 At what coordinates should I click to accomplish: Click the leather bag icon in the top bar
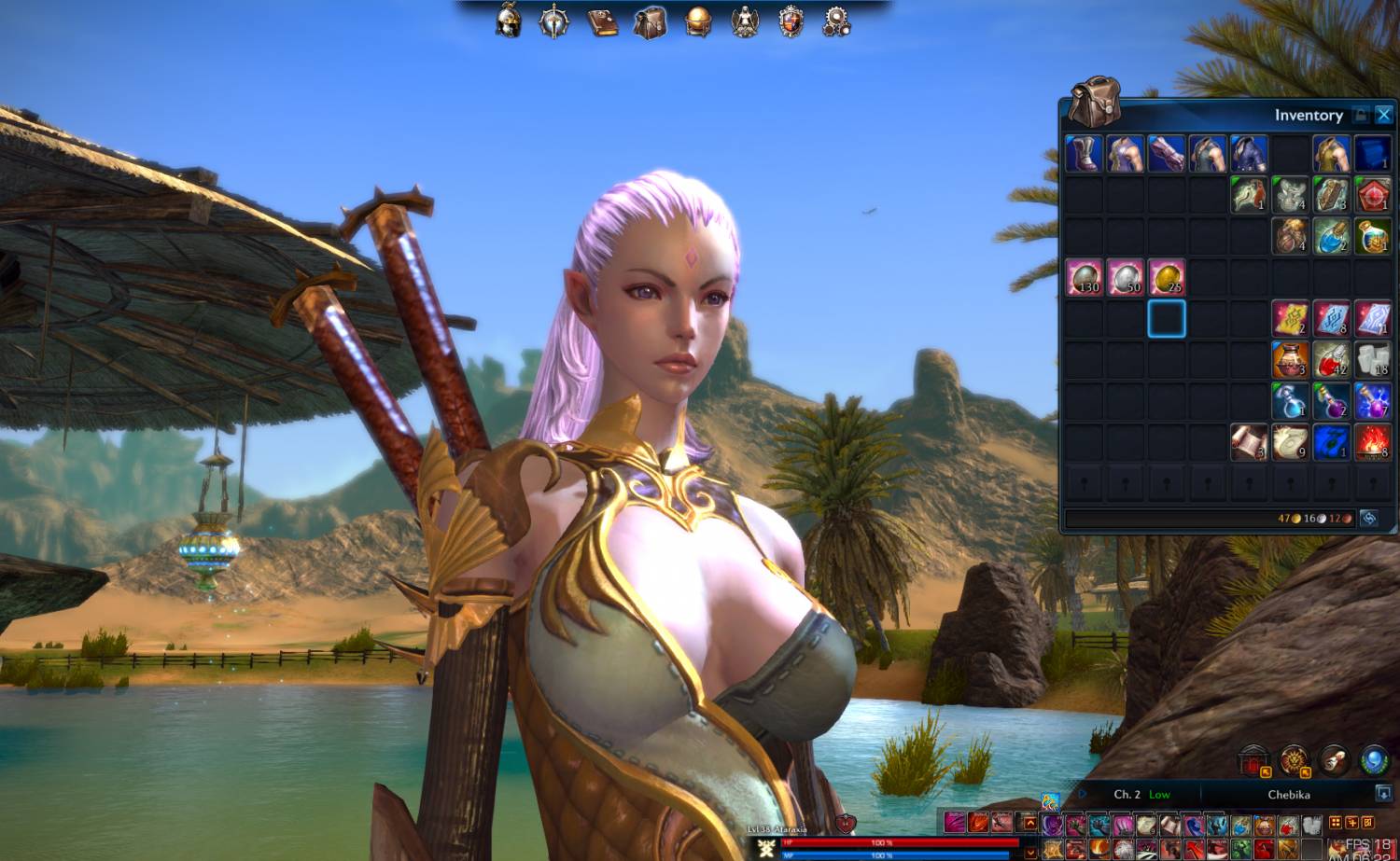[x=651, y=21]
